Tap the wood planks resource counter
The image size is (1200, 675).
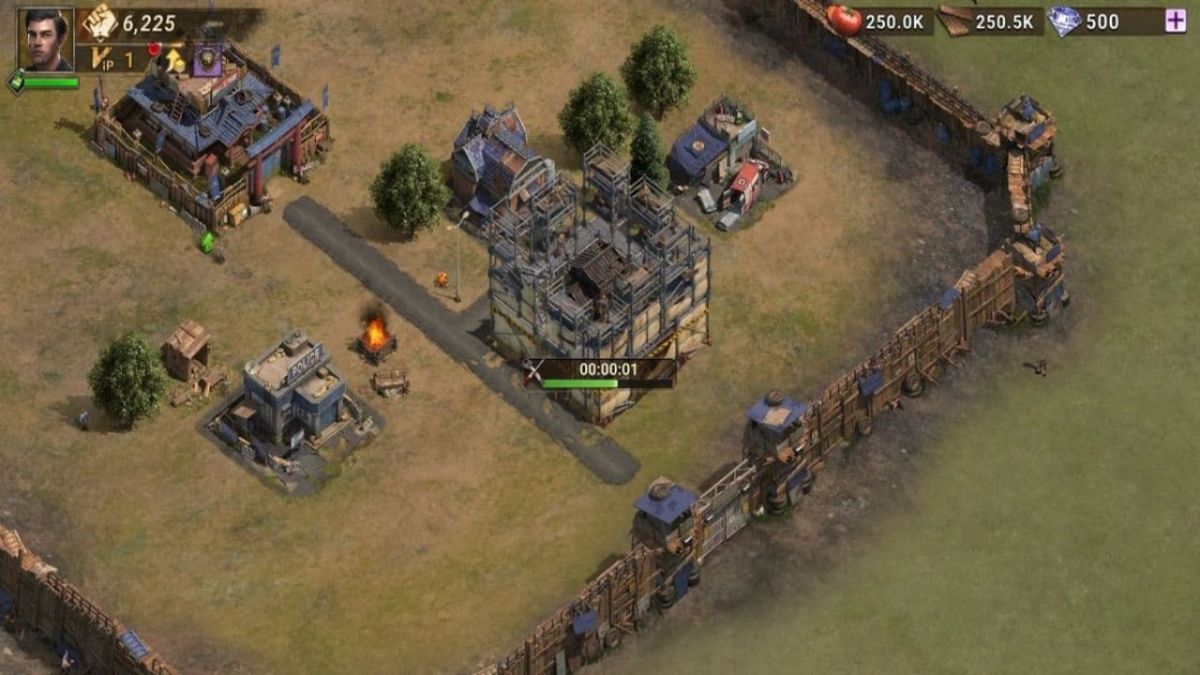(990, 21)
